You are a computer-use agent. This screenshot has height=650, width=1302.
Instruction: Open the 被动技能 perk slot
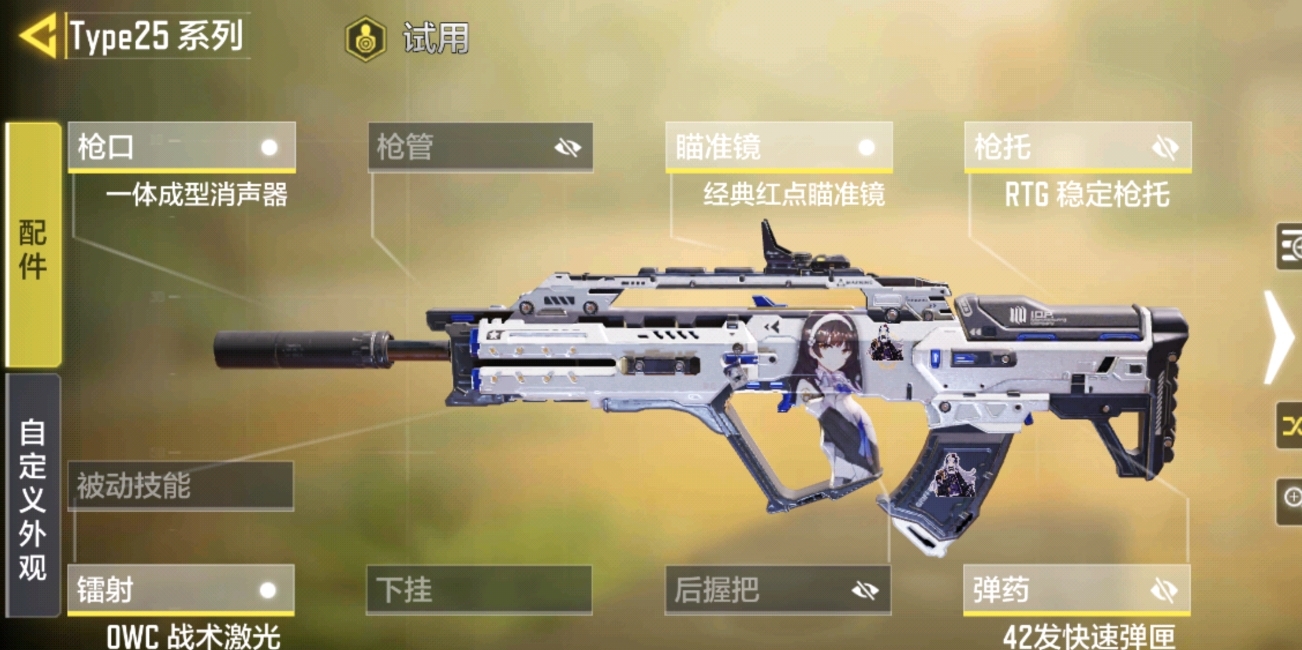coord(180,487)
